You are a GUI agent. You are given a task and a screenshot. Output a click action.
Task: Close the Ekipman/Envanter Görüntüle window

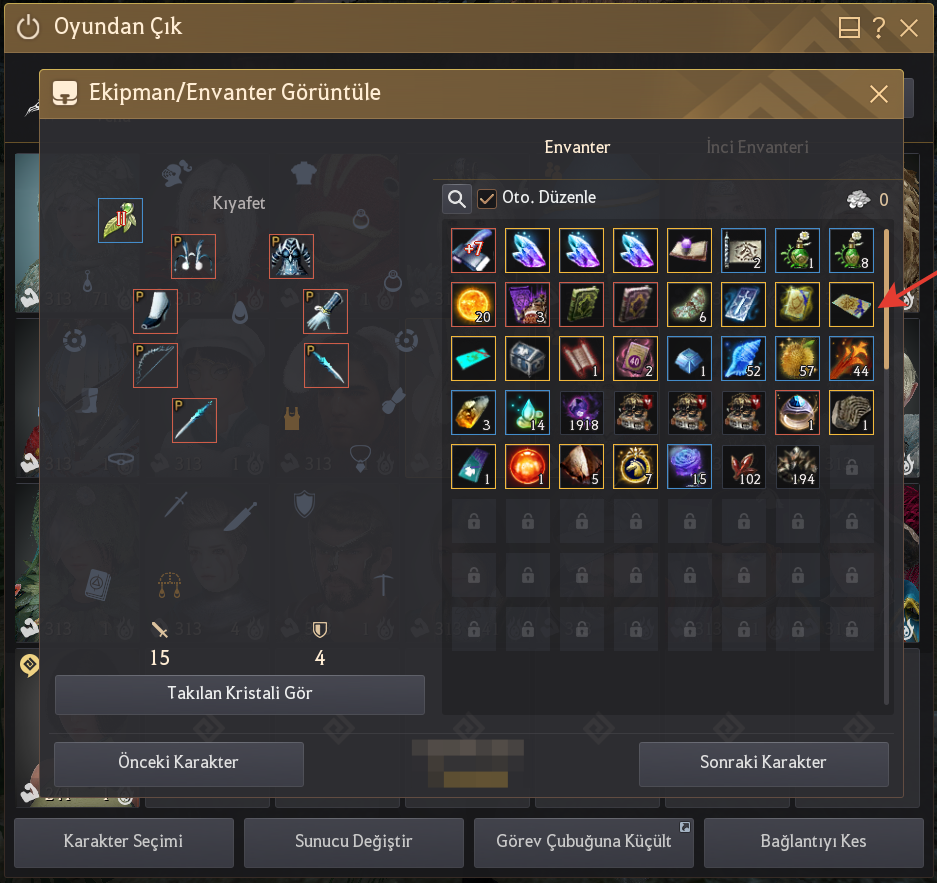(878, 94)
